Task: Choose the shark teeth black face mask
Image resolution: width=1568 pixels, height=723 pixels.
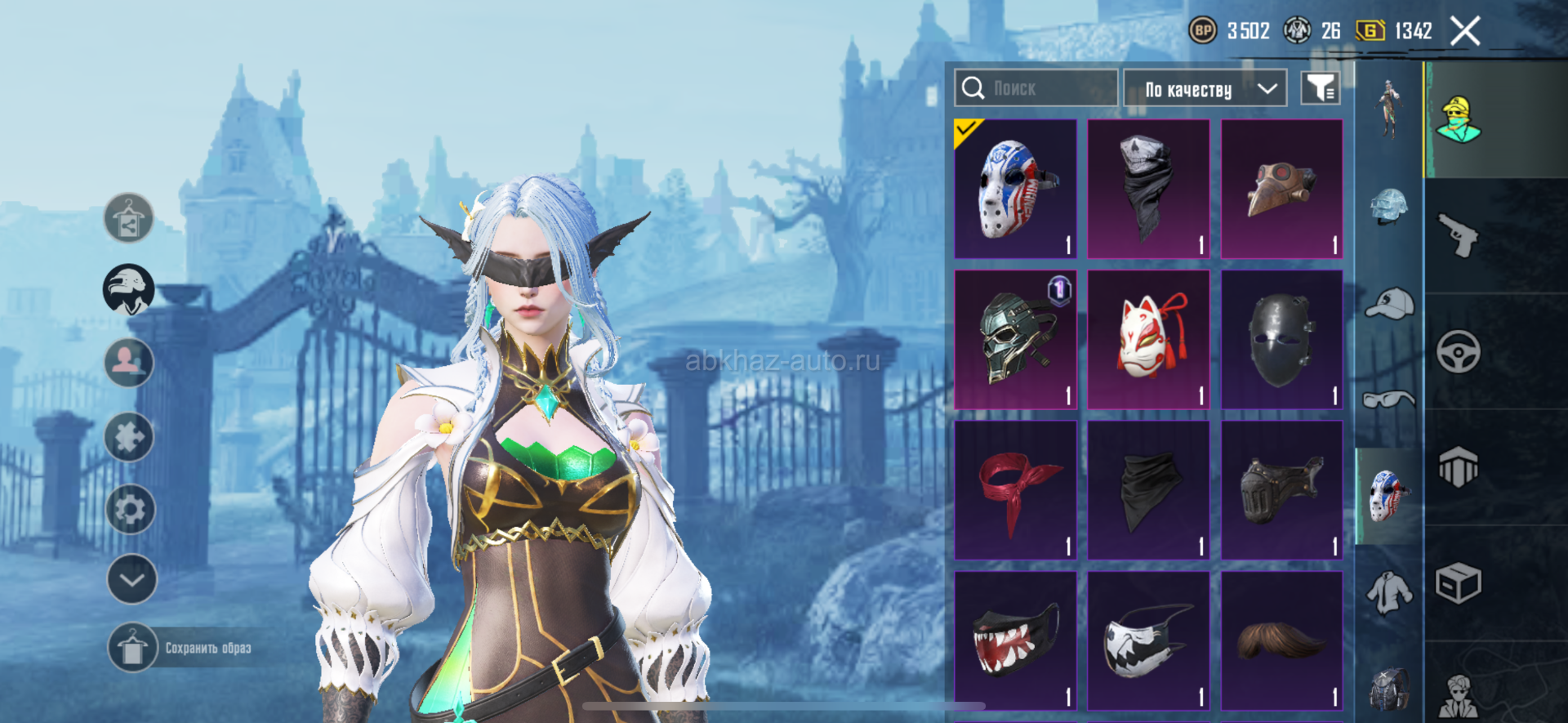Action: pos(1015,640)
